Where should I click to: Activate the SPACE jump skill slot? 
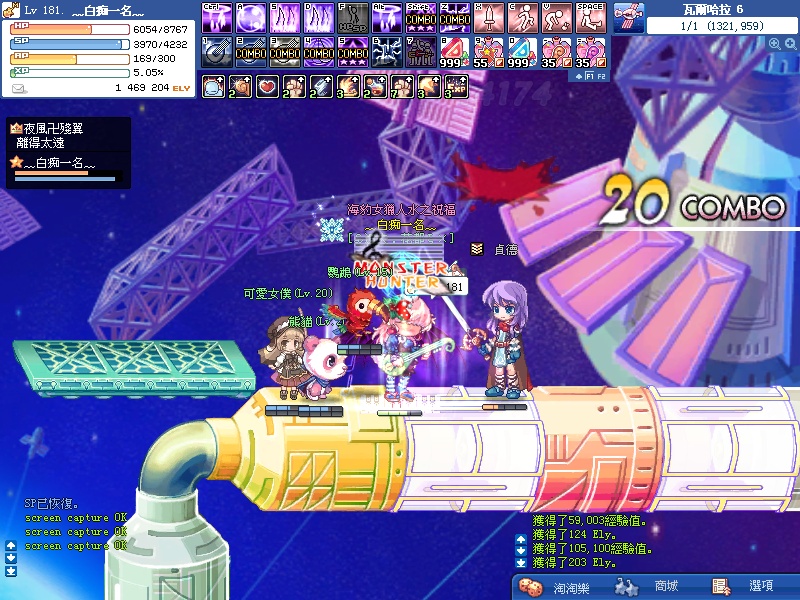(590, 17)
